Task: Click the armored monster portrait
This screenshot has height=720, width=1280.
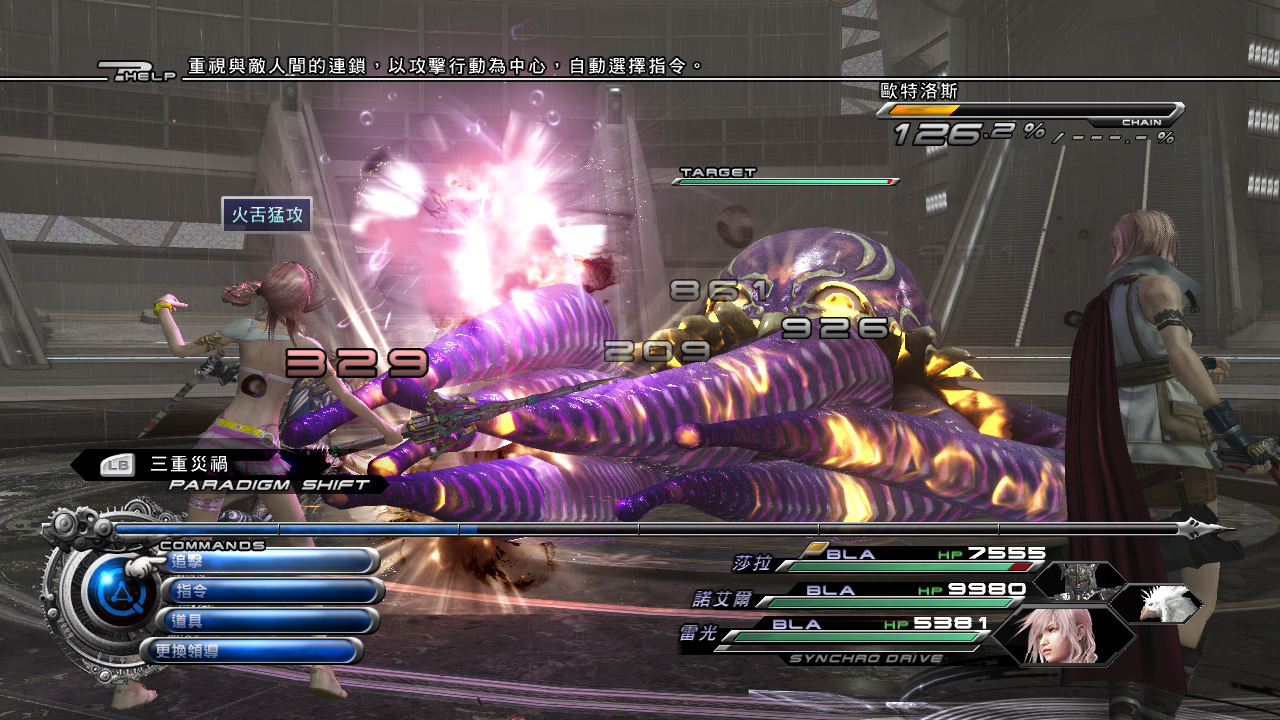Action: tap(1081, 582)
